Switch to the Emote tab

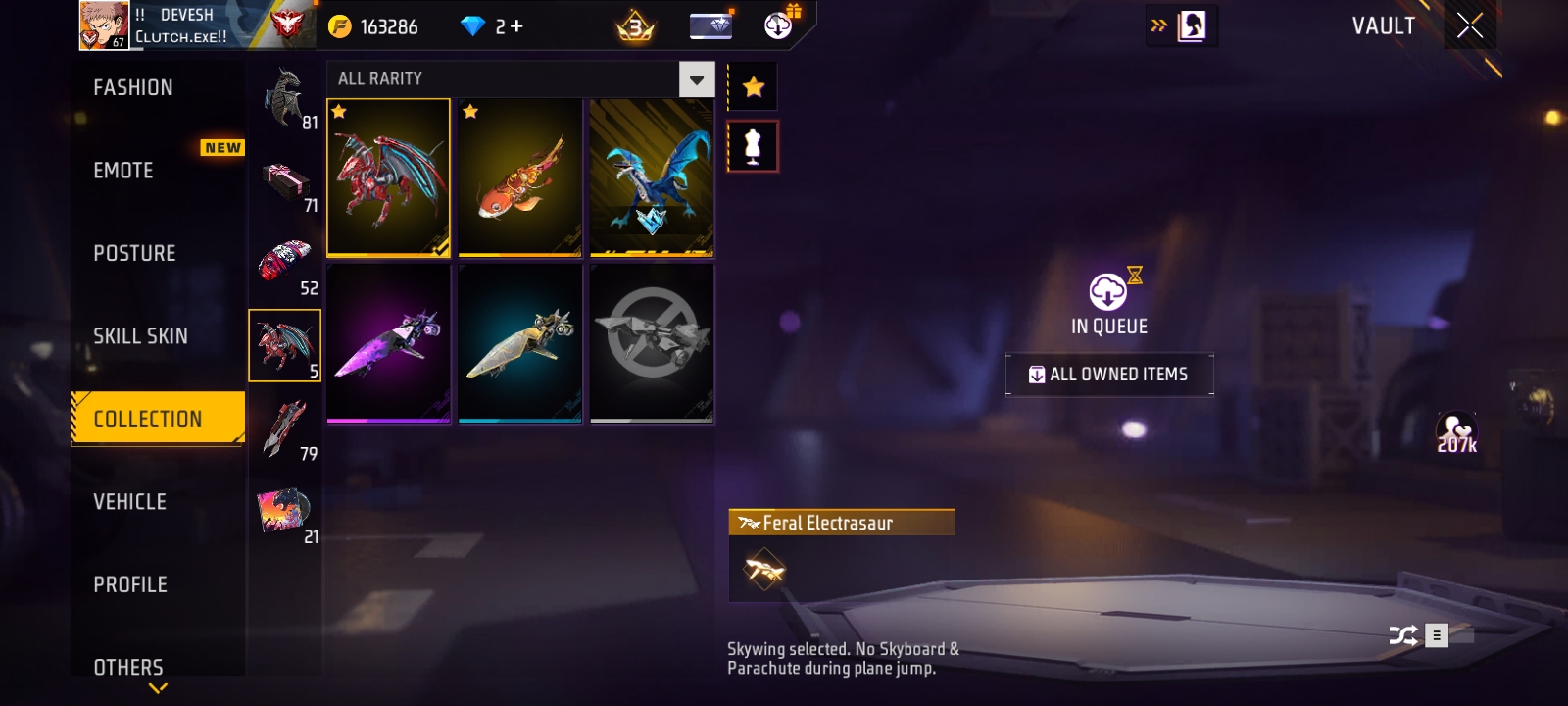coord(123,171)
